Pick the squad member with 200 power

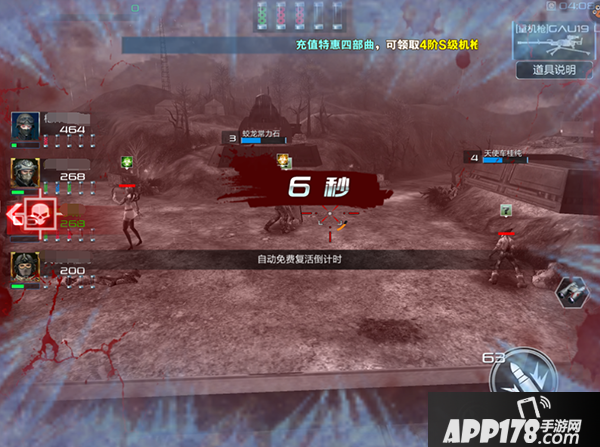point(26,267)
